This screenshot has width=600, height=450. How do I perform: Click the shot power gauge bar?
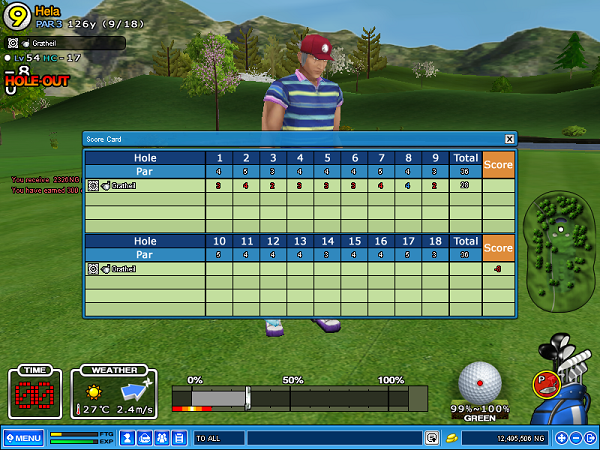[299, 398]
